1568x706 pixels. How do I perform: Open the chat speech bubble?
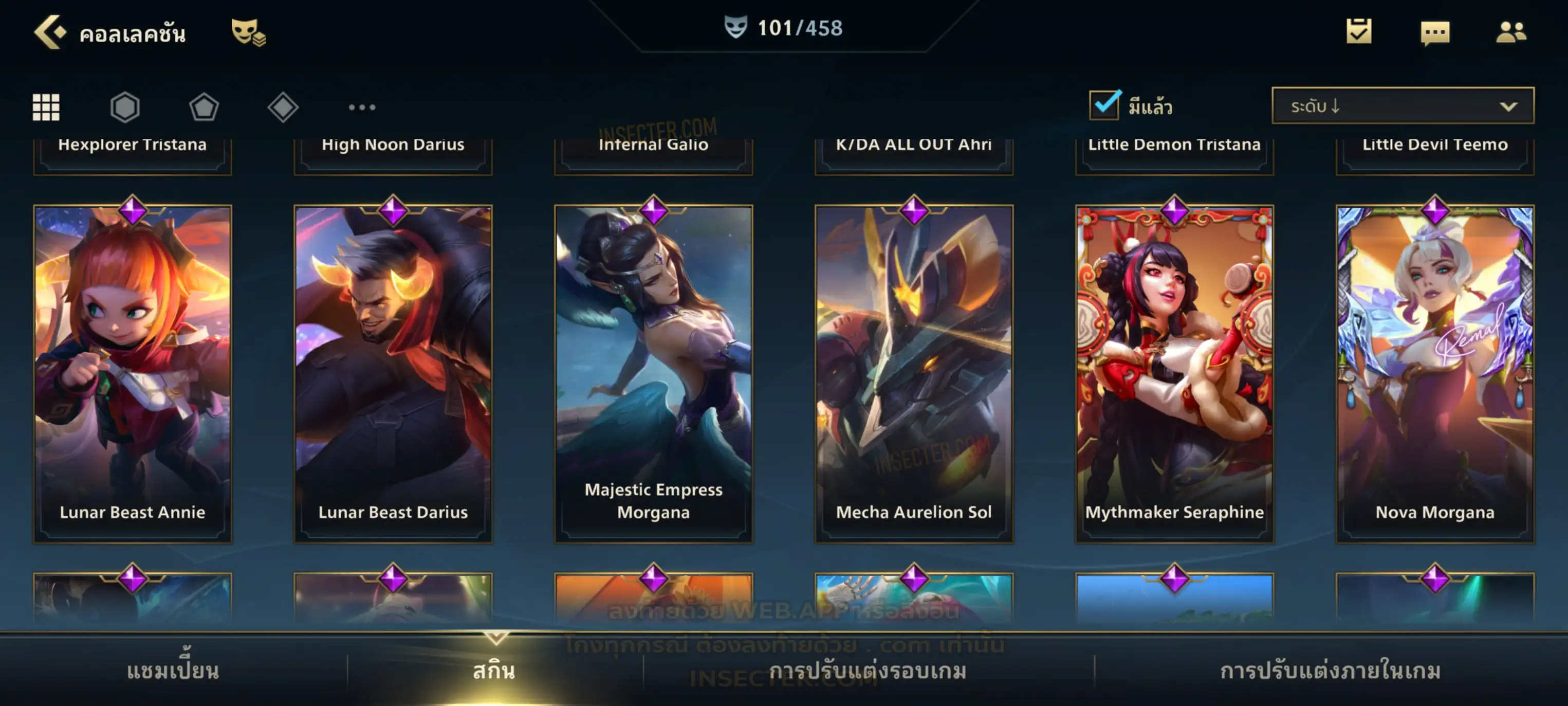coord(1434,32)
